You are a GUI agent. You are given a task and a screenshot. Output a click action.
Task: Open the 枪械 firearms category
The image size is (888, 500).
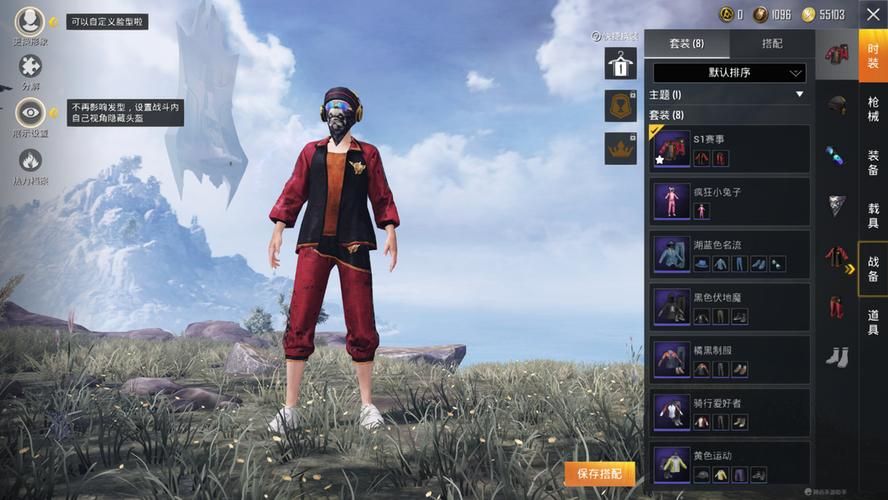click(873, 109)
